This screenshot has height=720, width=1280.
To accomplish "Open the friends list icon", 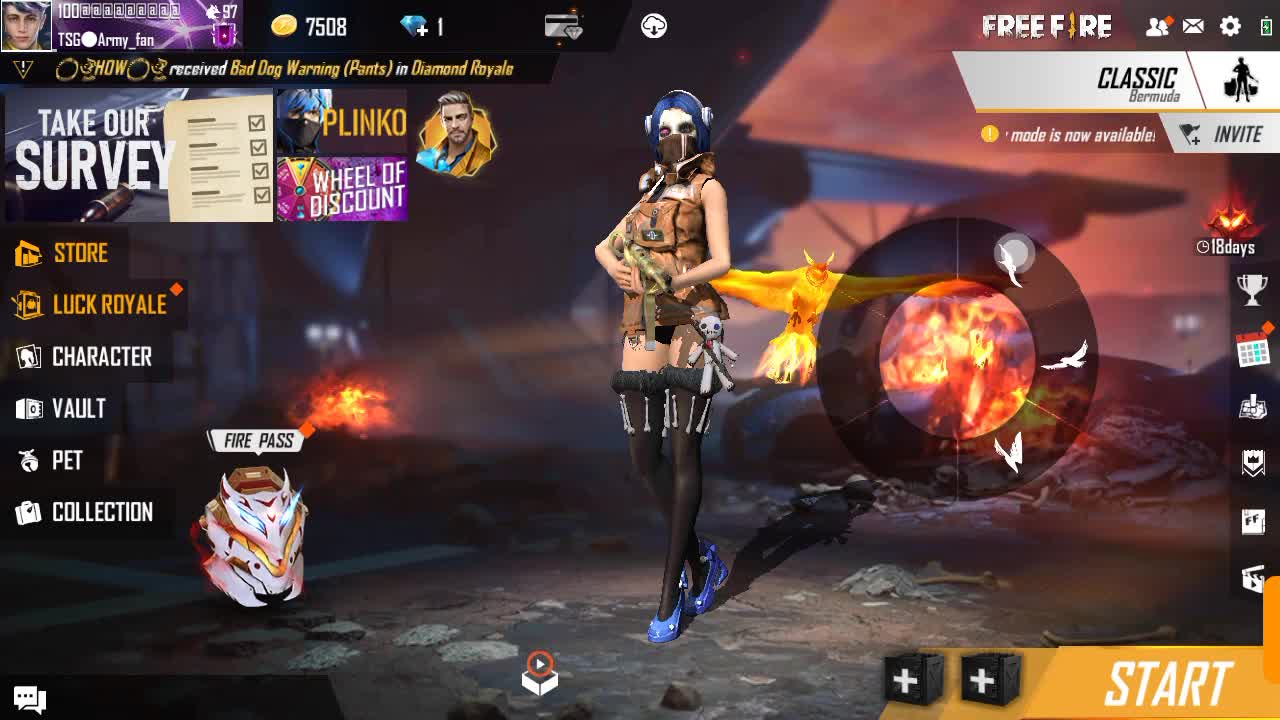I will click(x=1157, y=27).
